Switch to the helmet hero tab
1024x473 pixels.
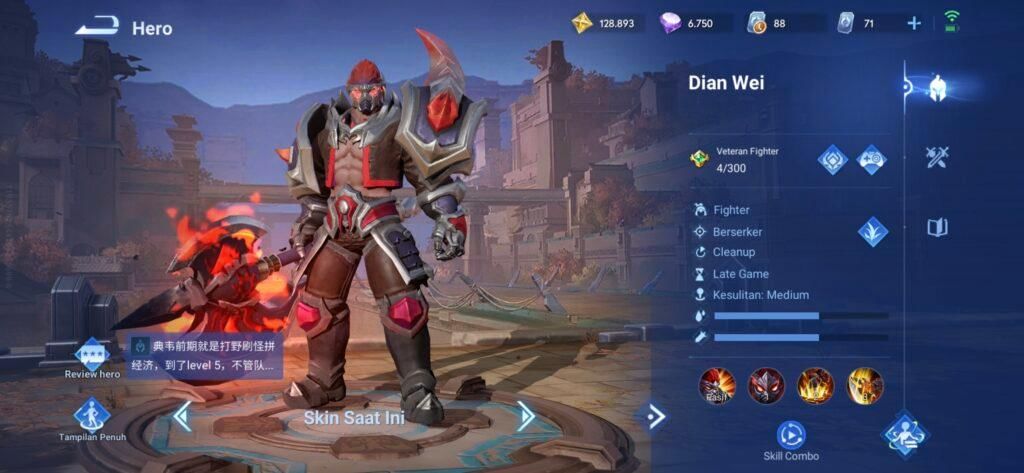click(937, 88)
